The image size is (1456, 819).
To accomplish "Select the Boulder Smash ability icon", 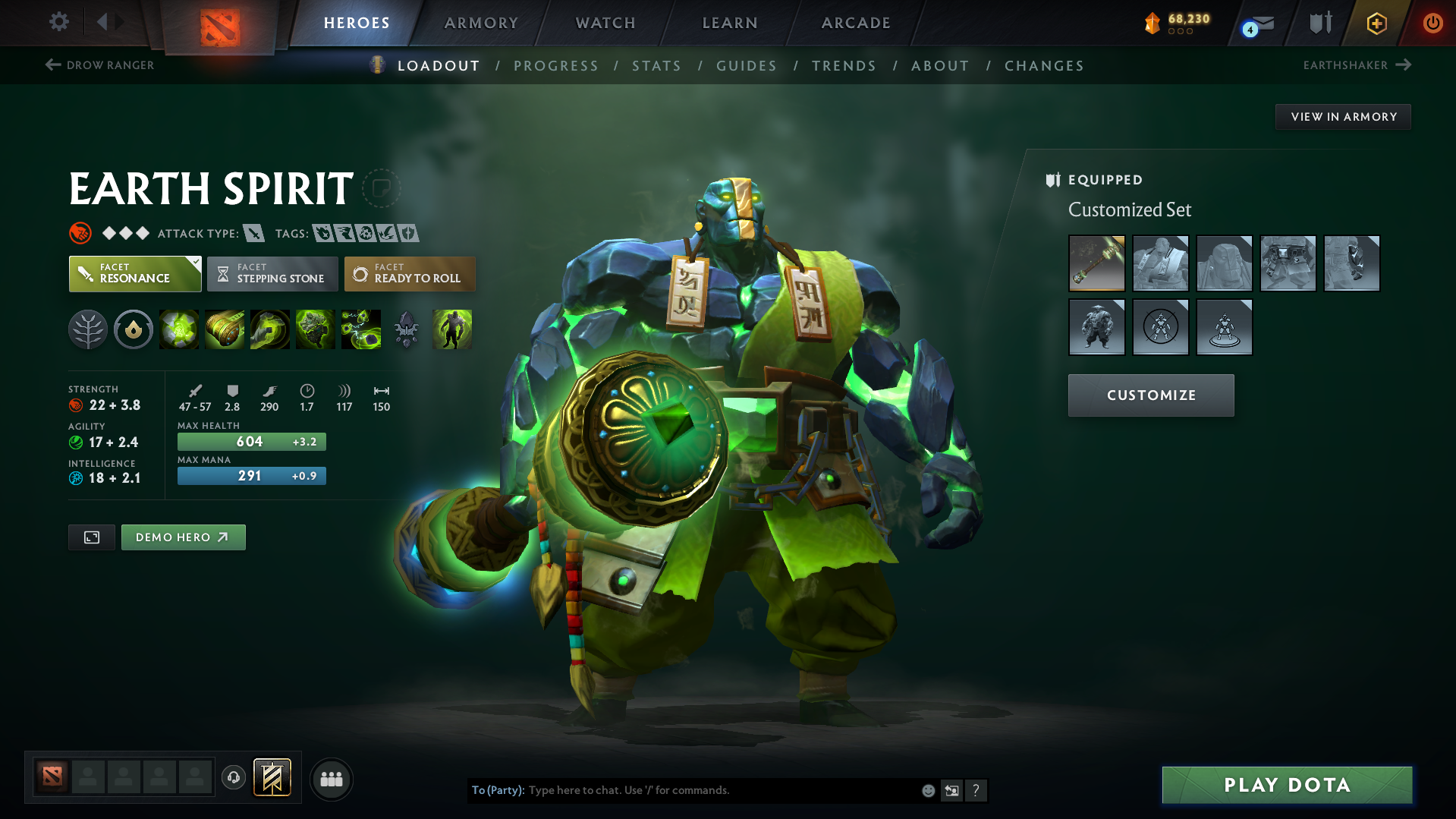I will pyautogui.click(x=179, y=329).
